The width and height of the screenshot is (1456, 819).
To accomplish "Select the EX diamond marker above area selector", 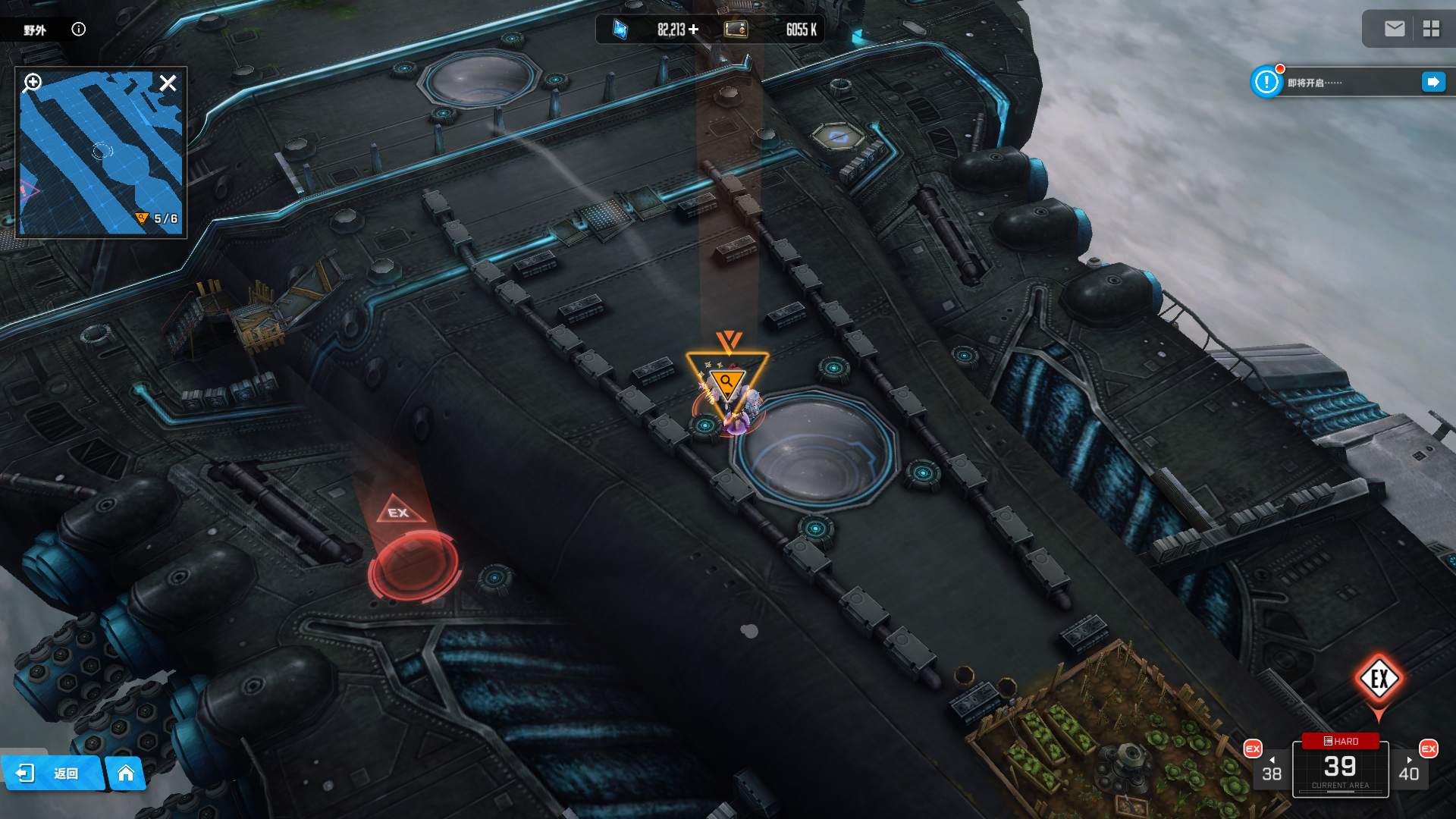I will pos(1379,679).
